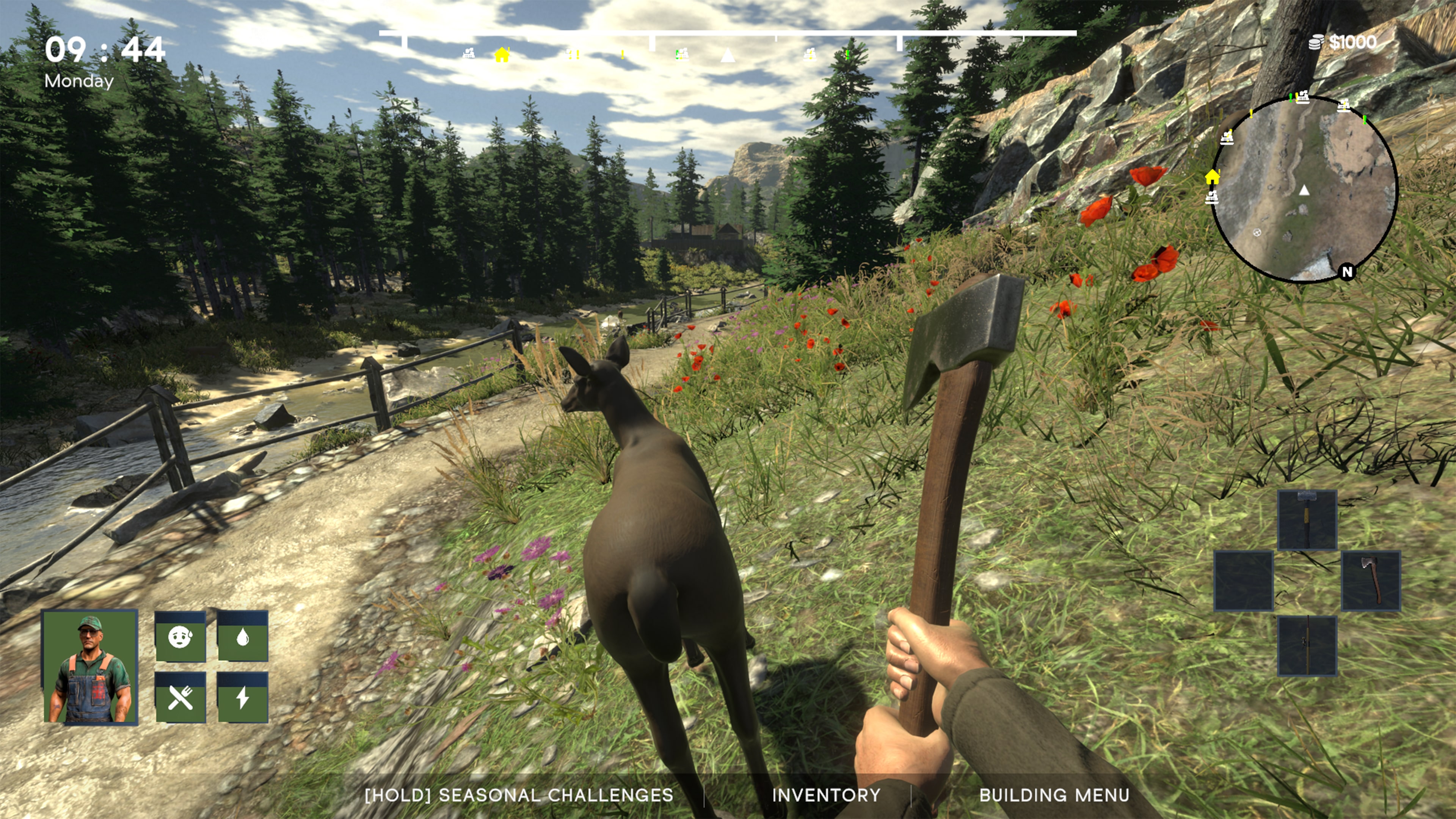Select the axe quick slot
Image resolution: width=1456 pixels, height=819 pixels.
click(1371, 581)
